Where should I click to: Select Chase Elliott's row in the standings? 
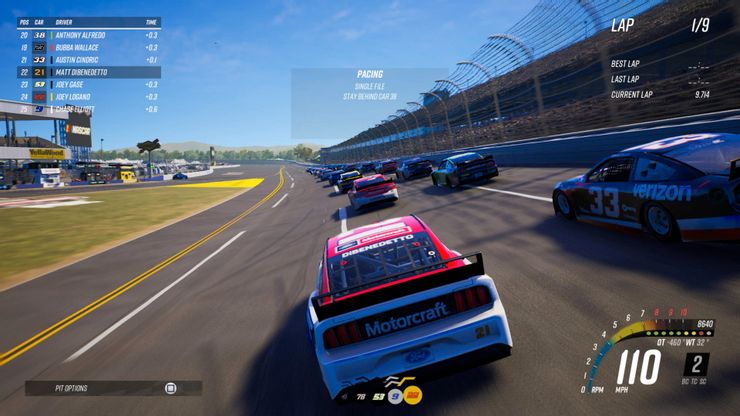coord(88,109)
